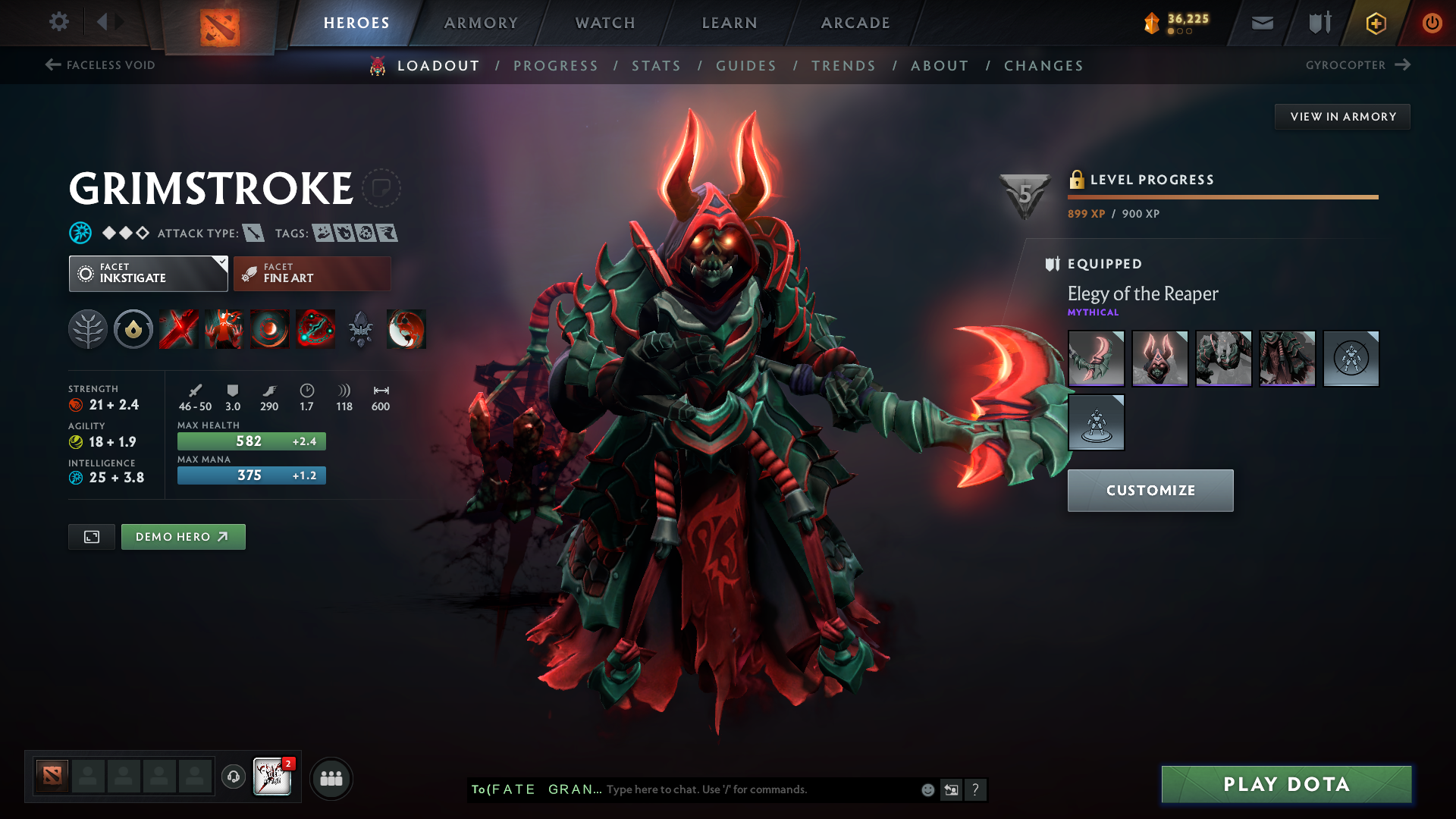Open Dota Plus hexagon icon
Image resolution: width=1456 pixels, height=819 pixels.
pyautogui.click(x=1375, y=23)
